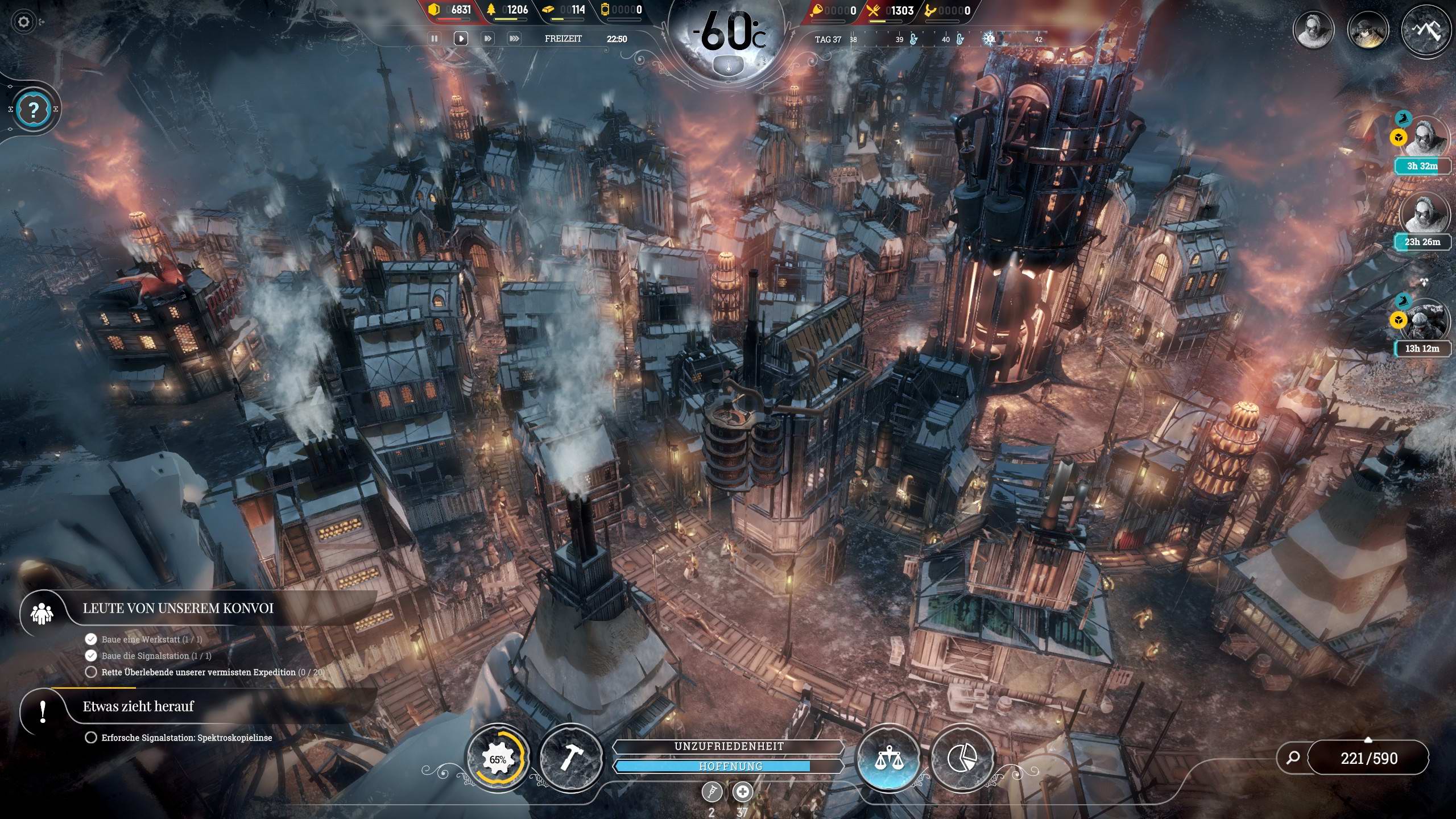The image size is (1456, 819).
Task: Open the Frostland mountain map
Action: [x=1425, y=30]
